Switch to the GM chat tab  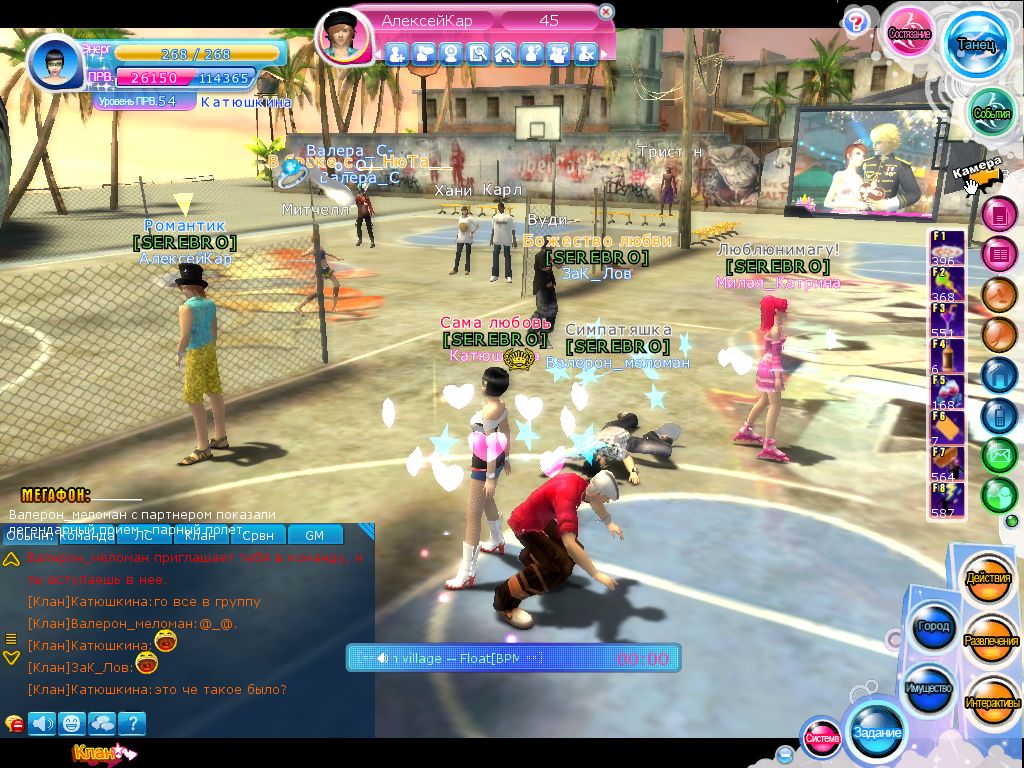(x=314, y=535)
